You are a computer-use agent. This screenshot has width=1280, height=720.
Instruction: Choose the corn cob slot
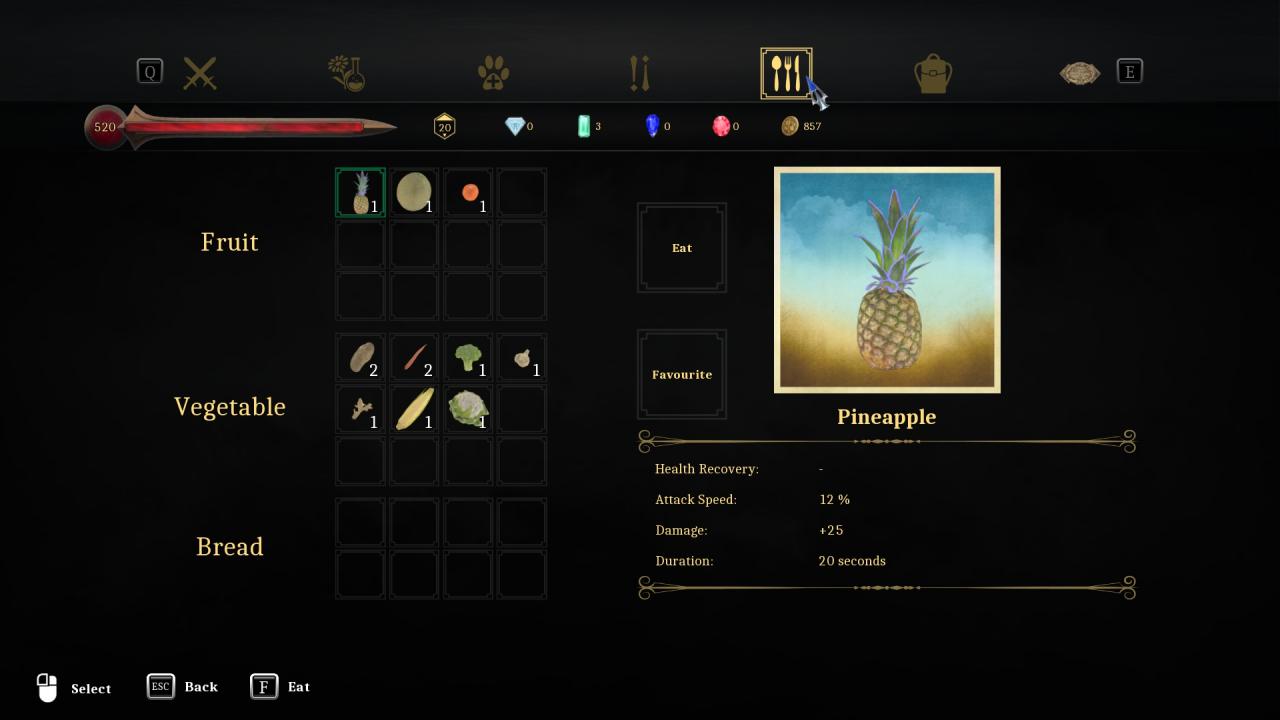414,409
